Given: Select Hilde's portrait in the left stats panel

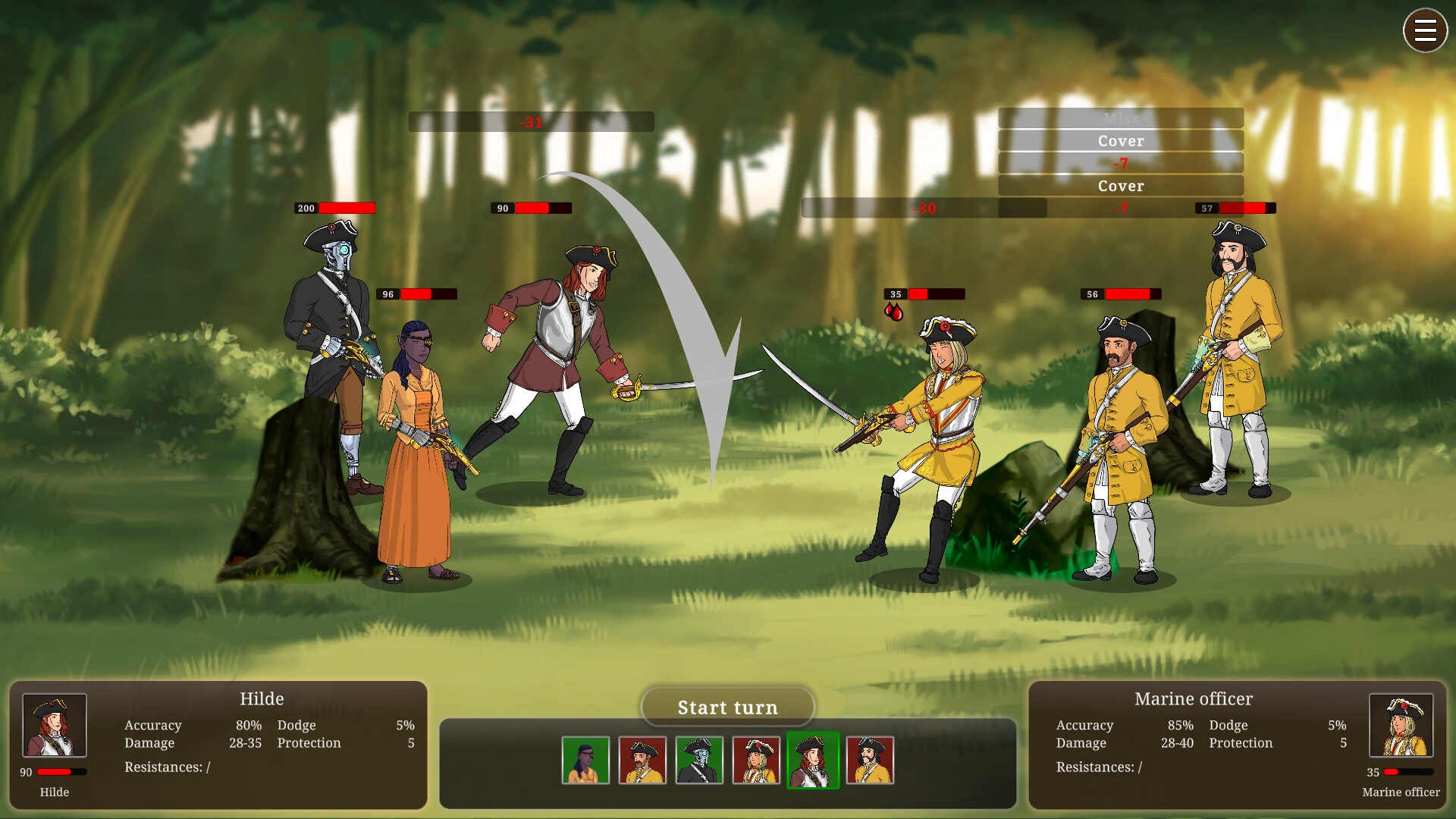Looking at the screenshot, I should tap(54, 726).
